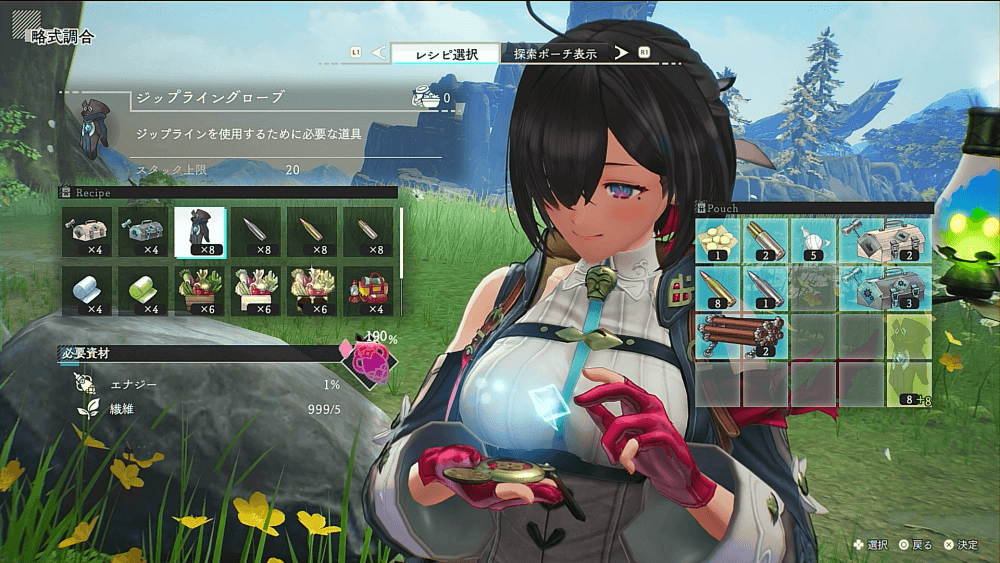Pick the green cloth roll recipe
This screenshot has height=563, width=1000.
point(143,290)
